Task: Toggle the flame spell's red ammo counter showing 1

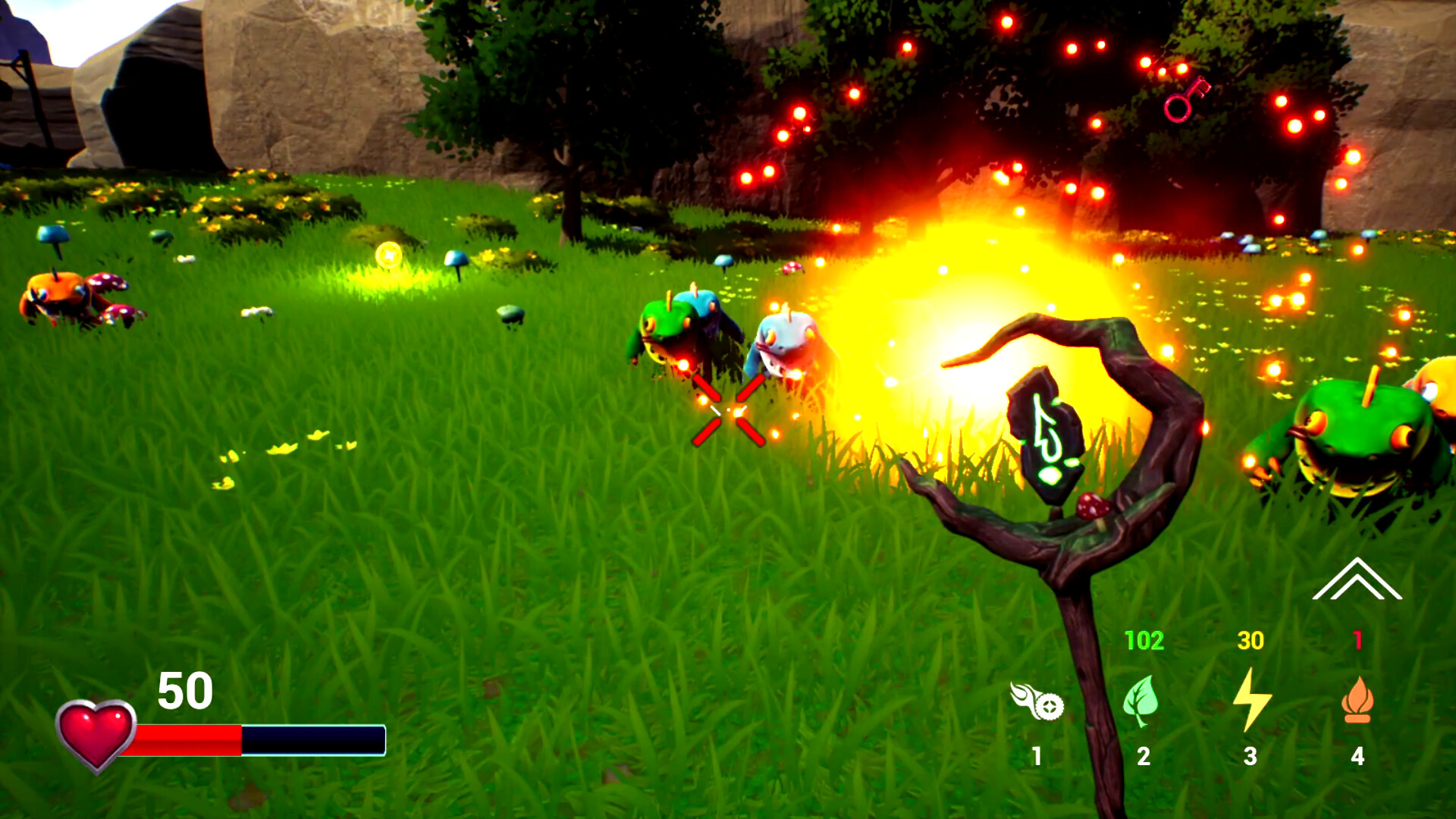Action: click(1358, 640)
